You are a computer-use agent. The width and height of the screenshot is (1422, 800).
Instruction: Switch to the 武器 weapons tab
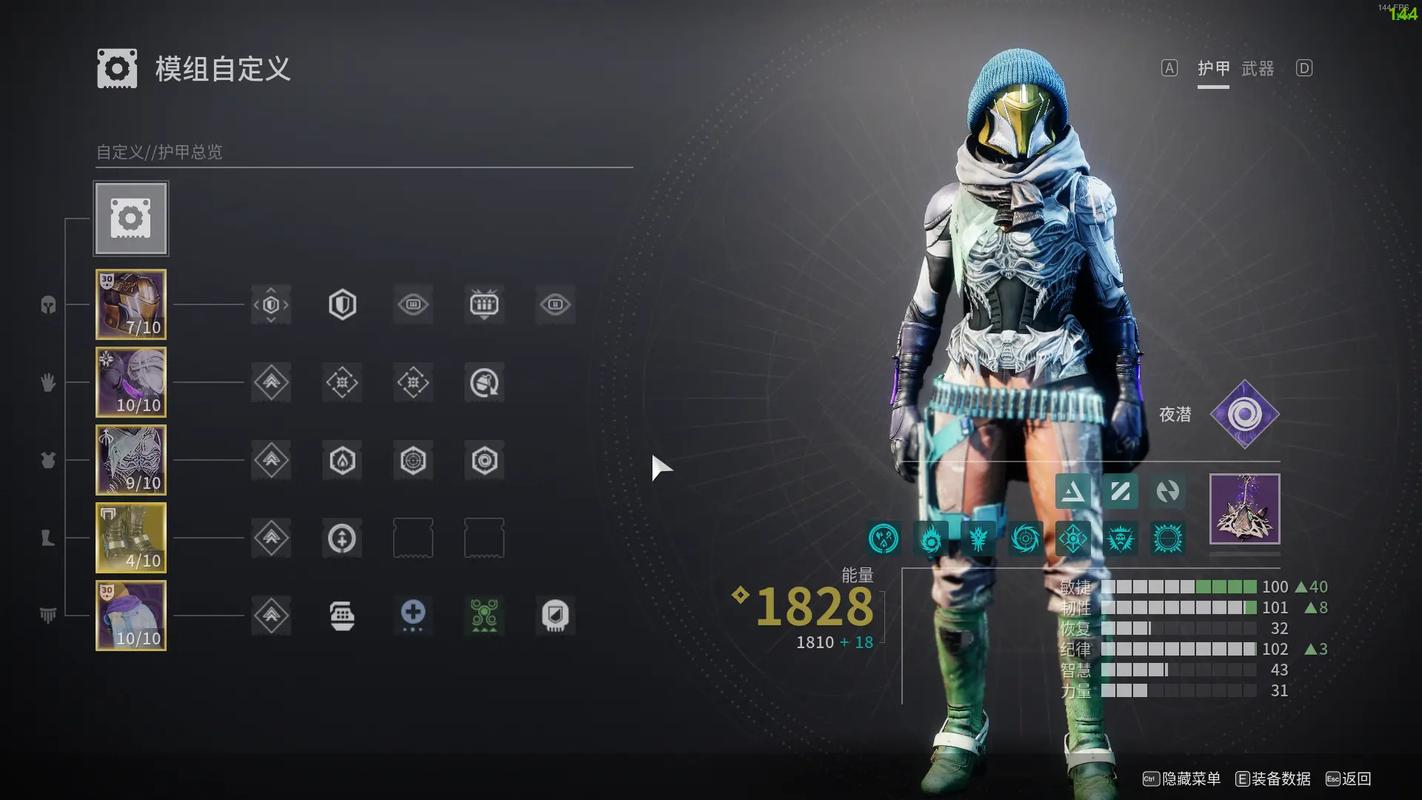pyautogui.click(x=1258, y=68)
